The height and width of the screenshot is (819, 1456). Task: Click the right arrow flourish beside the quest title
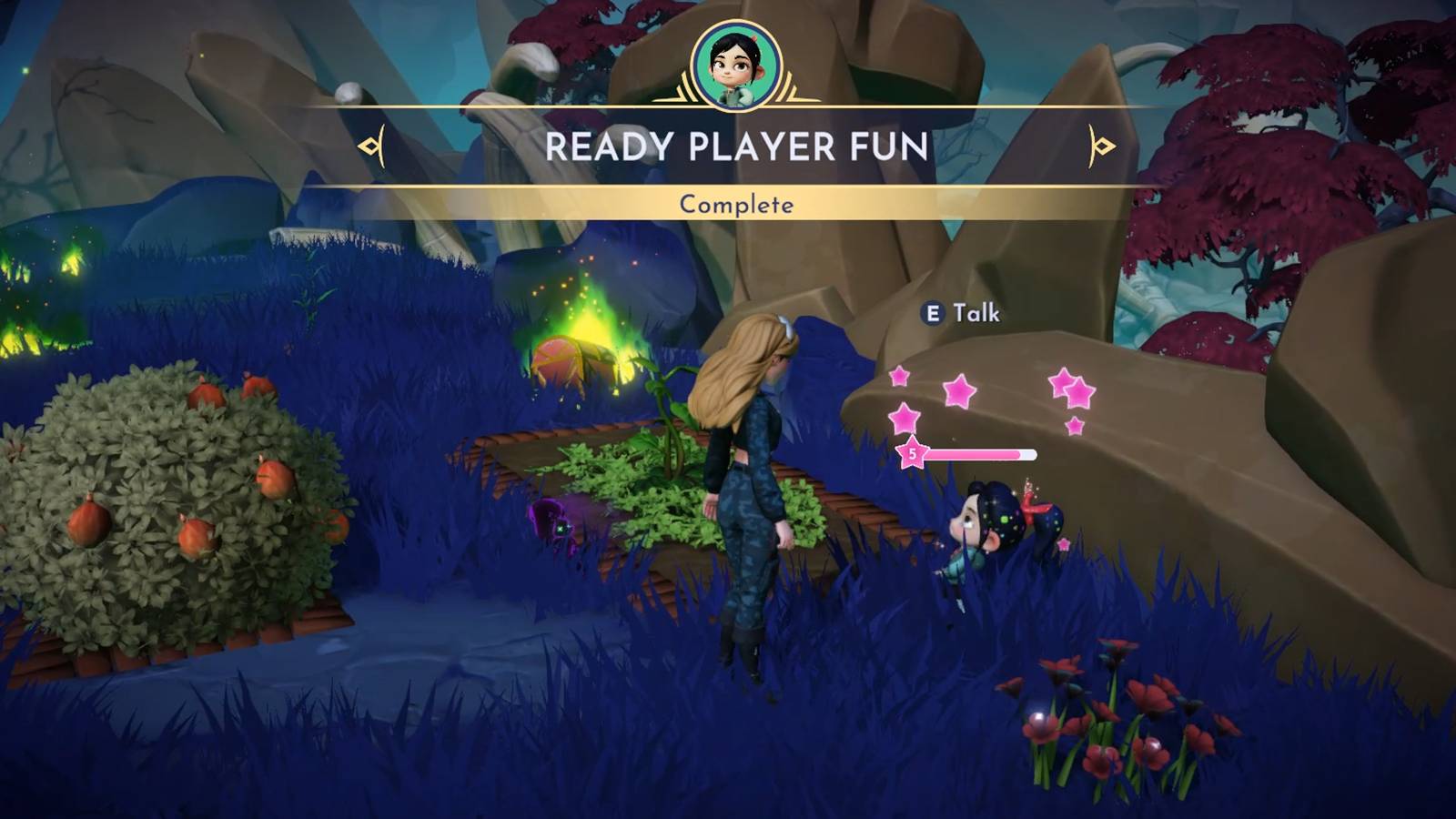(x=1101, y=147)
